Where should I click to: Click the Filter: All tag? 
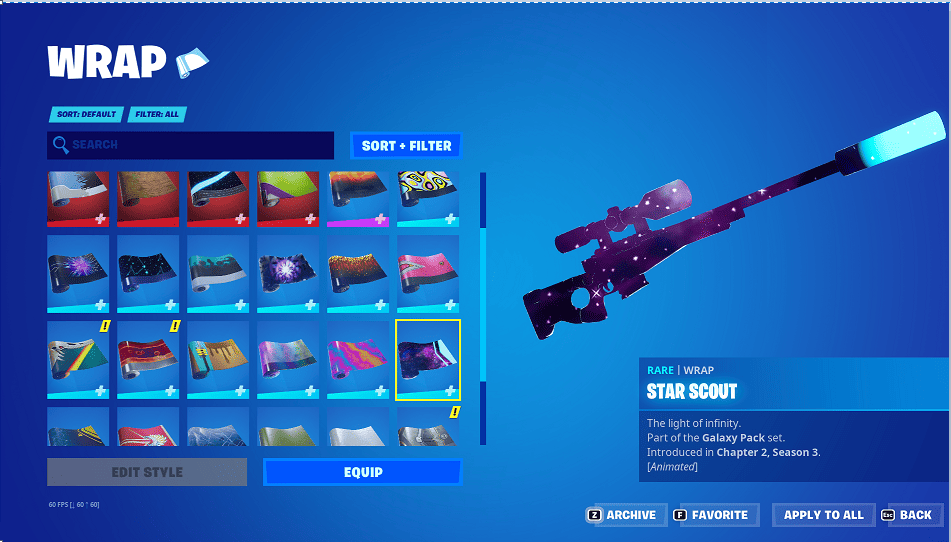coord(158,114)
